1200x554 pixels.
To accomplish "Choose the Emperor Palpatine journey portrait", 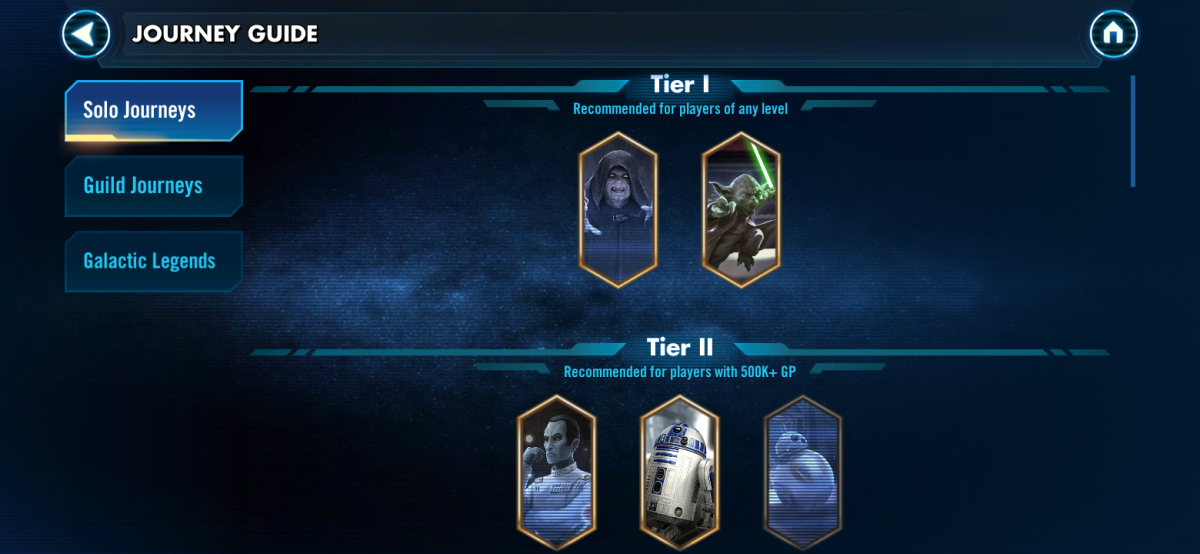I will [618, 209].
